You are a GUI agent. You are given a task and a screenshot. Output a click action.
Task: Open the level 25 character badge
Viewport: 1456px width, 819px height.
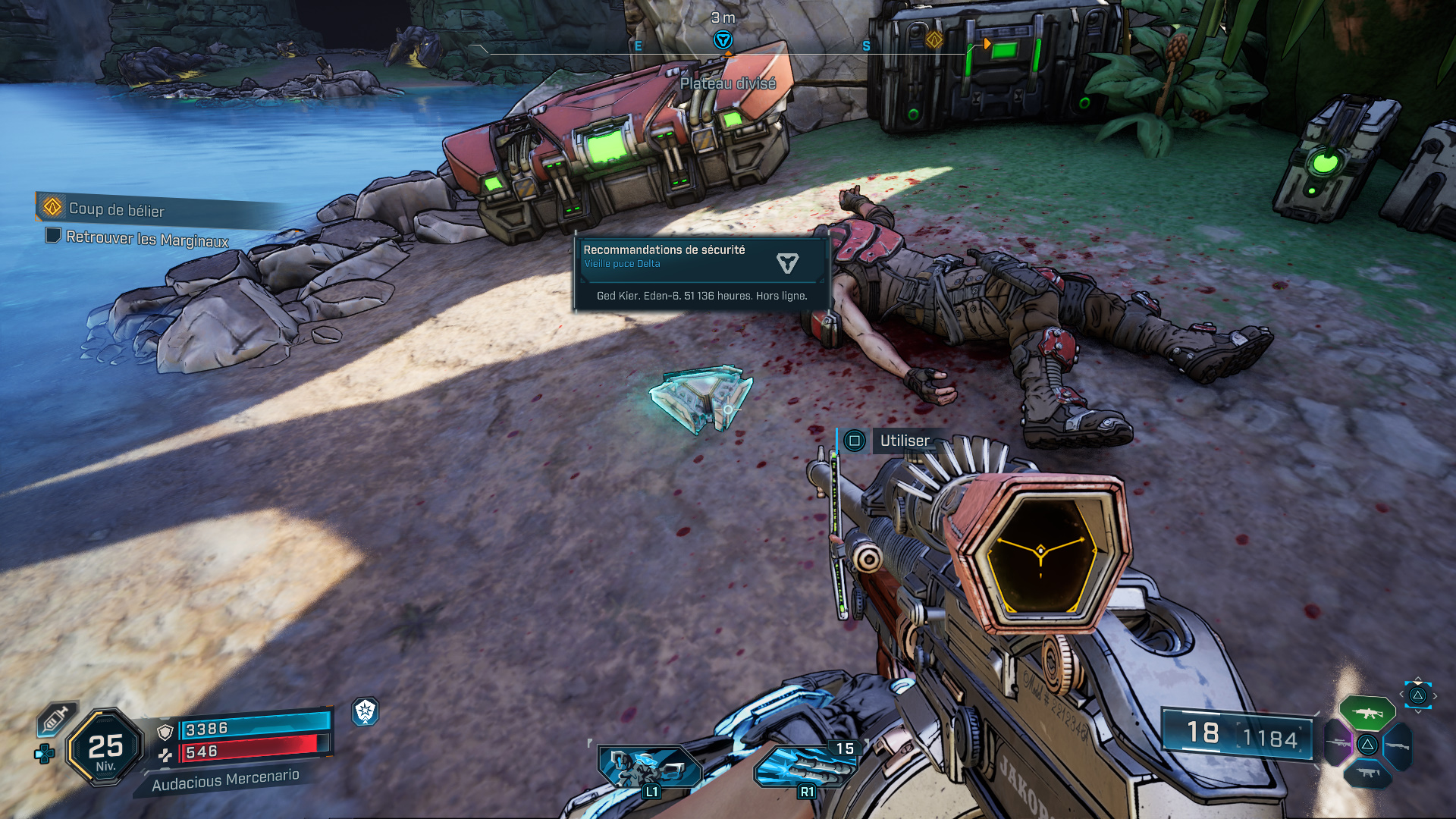(x=105, y=748)
